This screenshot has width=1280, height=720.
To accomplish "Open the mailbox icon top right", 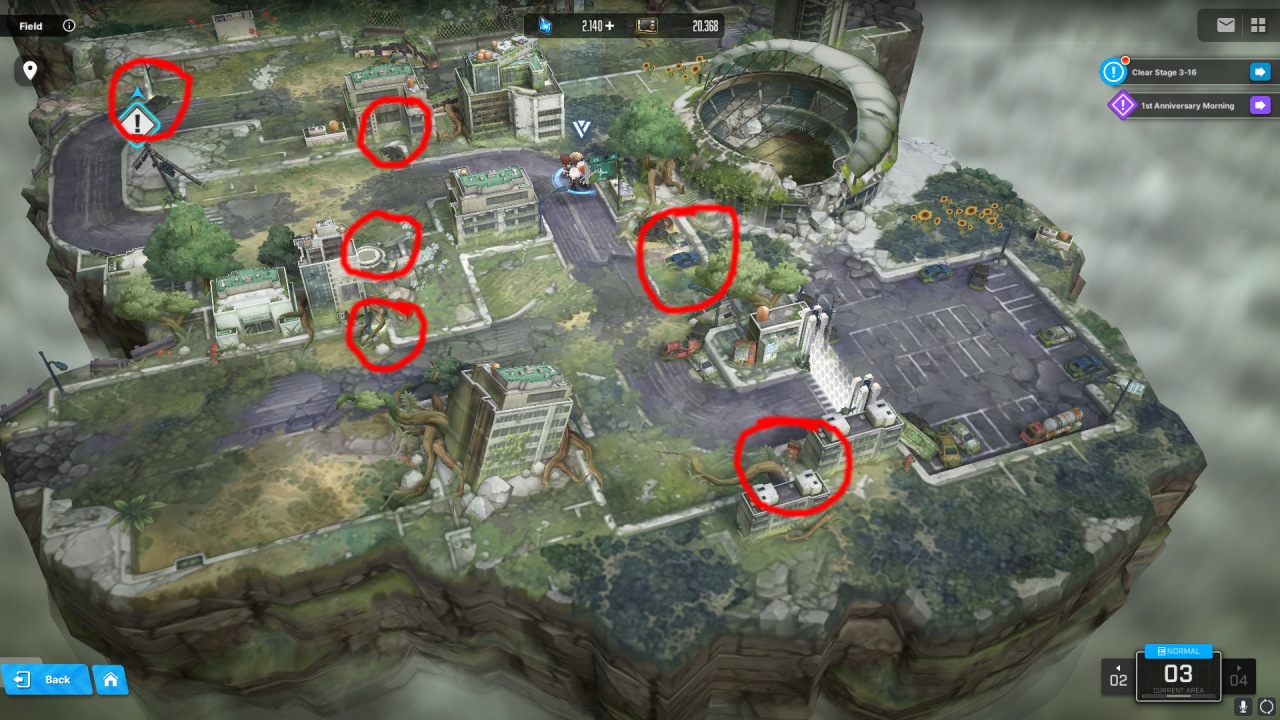I will pyautogui.click(x=1225, y=25).
